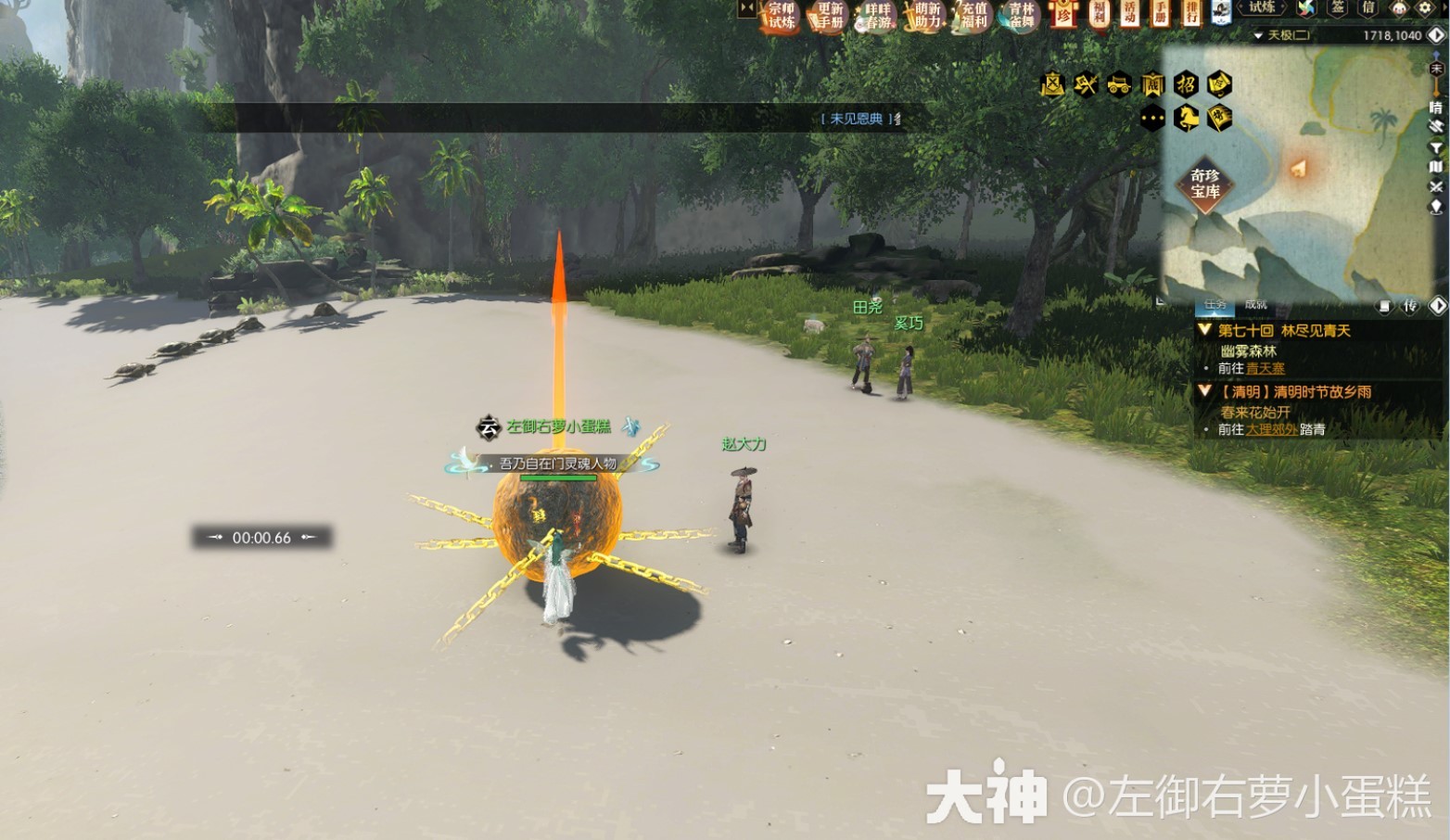Screen dimensions: 1450x840
Task: Click the 招 recruitment hexagon icon
Action: pos(1188,84)
